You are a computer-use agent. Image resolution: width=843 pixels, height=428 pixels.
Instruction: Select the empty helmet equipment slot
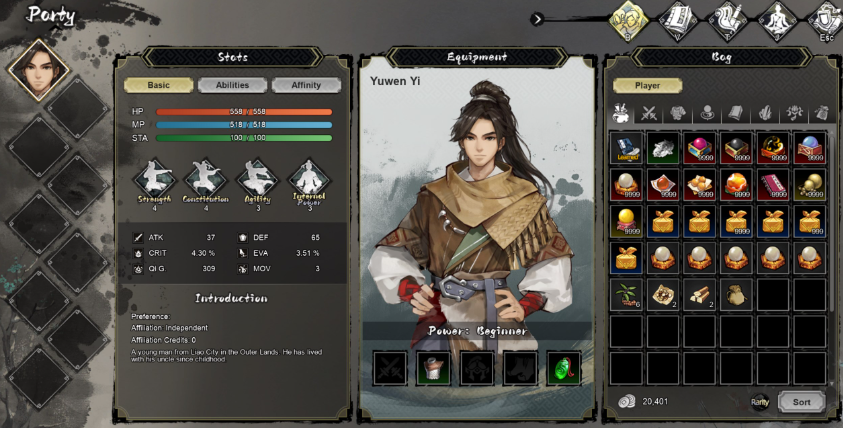pyautogui.click(x=477, y=368)
